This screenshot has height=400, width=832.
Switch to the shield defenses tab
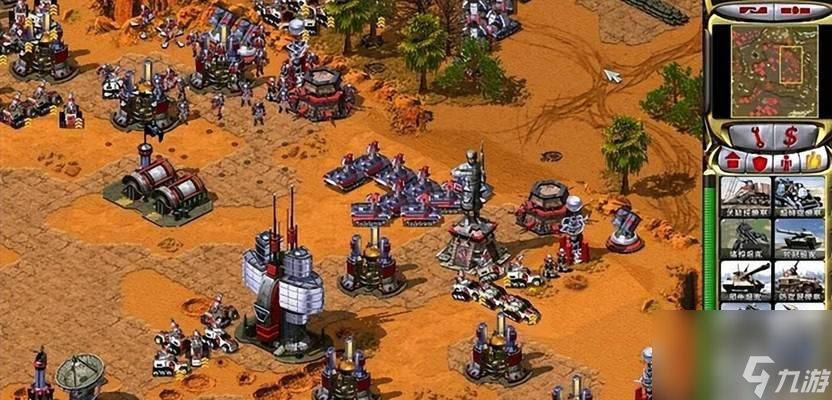759,160
